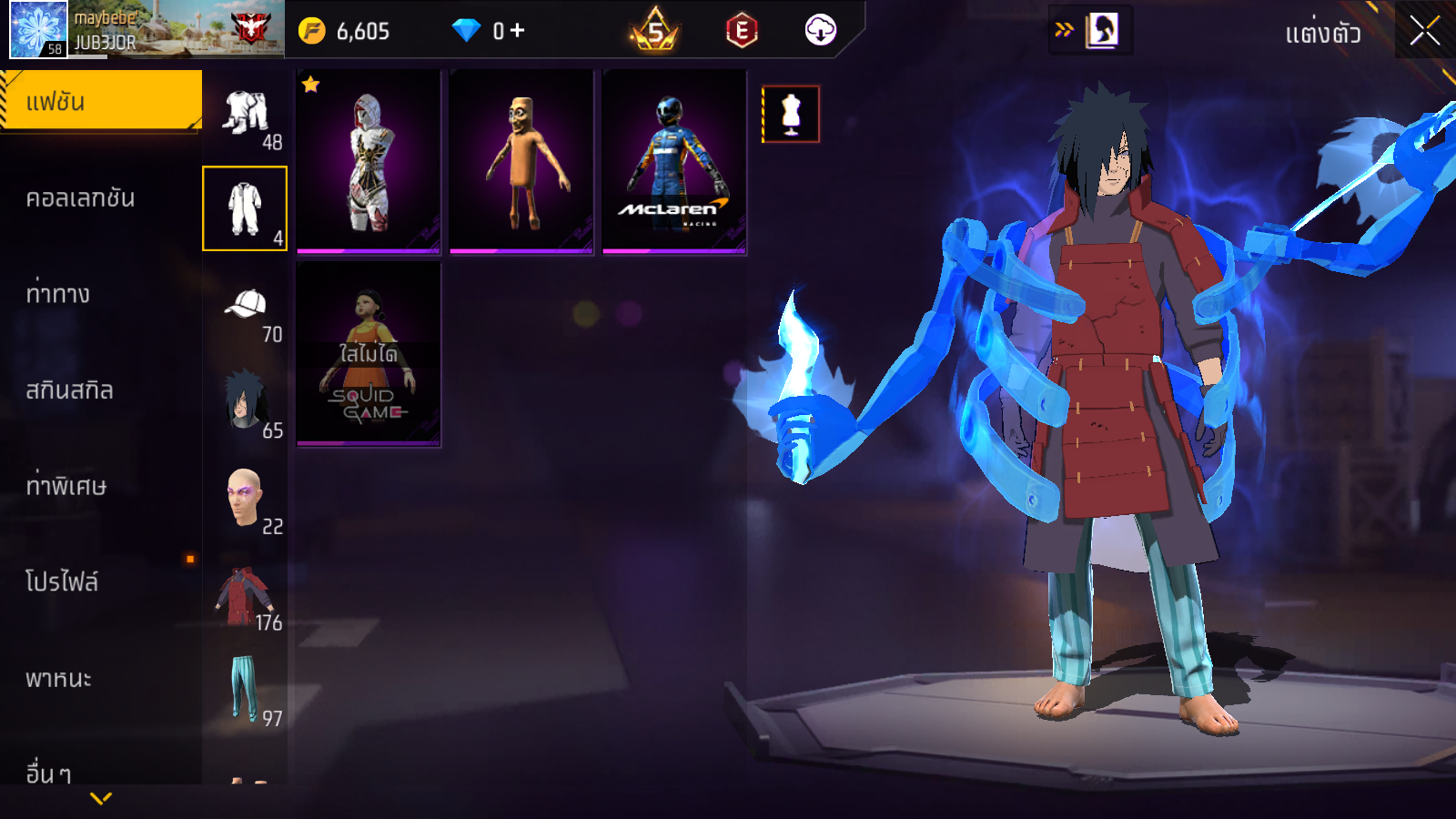Equip the McLaren racing suit
The image size is (1456, 819).
(x=674, y=162)
